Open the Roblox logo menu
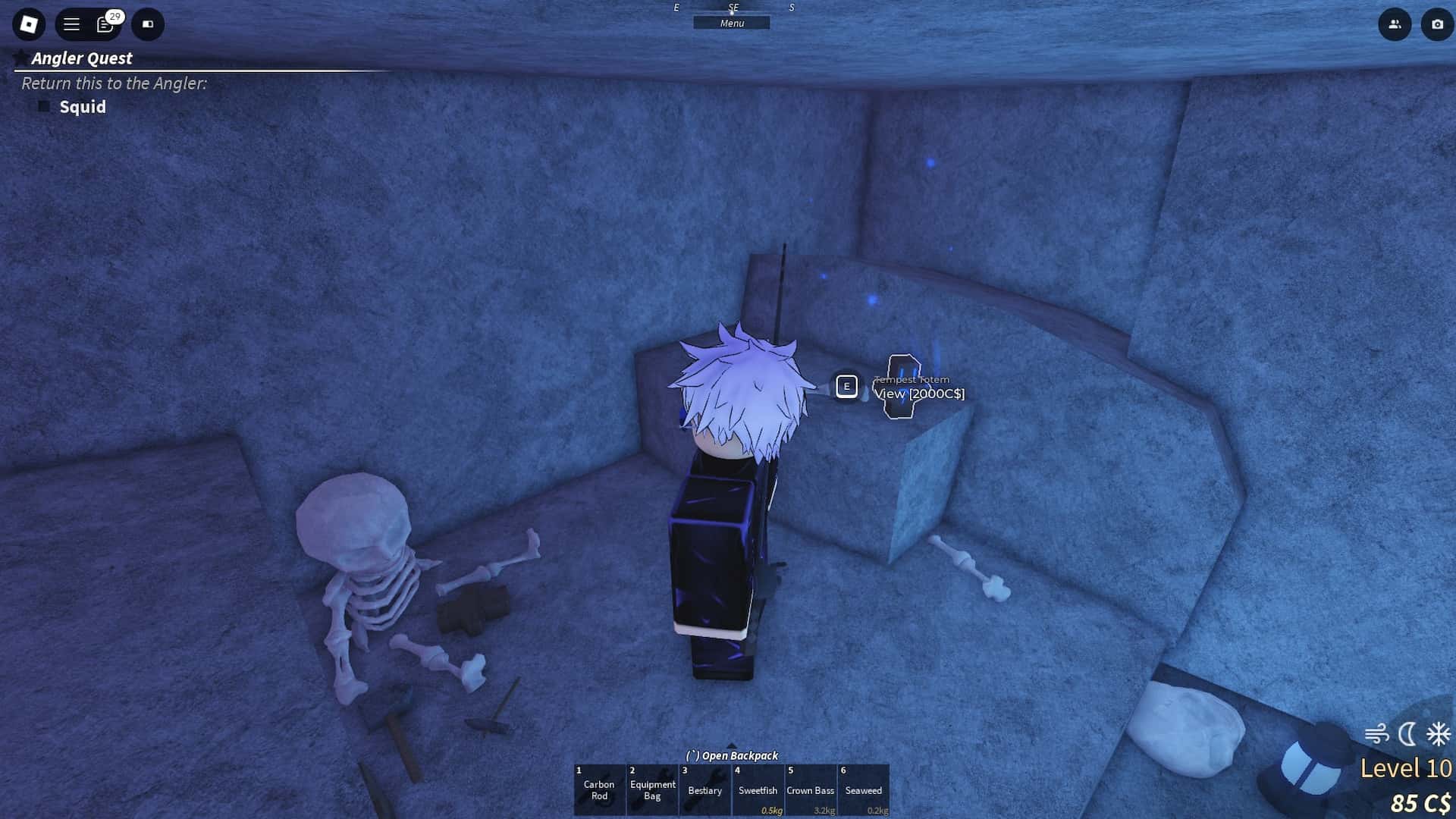This screenshot has width=1456, height=819. [x=28, y=24]
